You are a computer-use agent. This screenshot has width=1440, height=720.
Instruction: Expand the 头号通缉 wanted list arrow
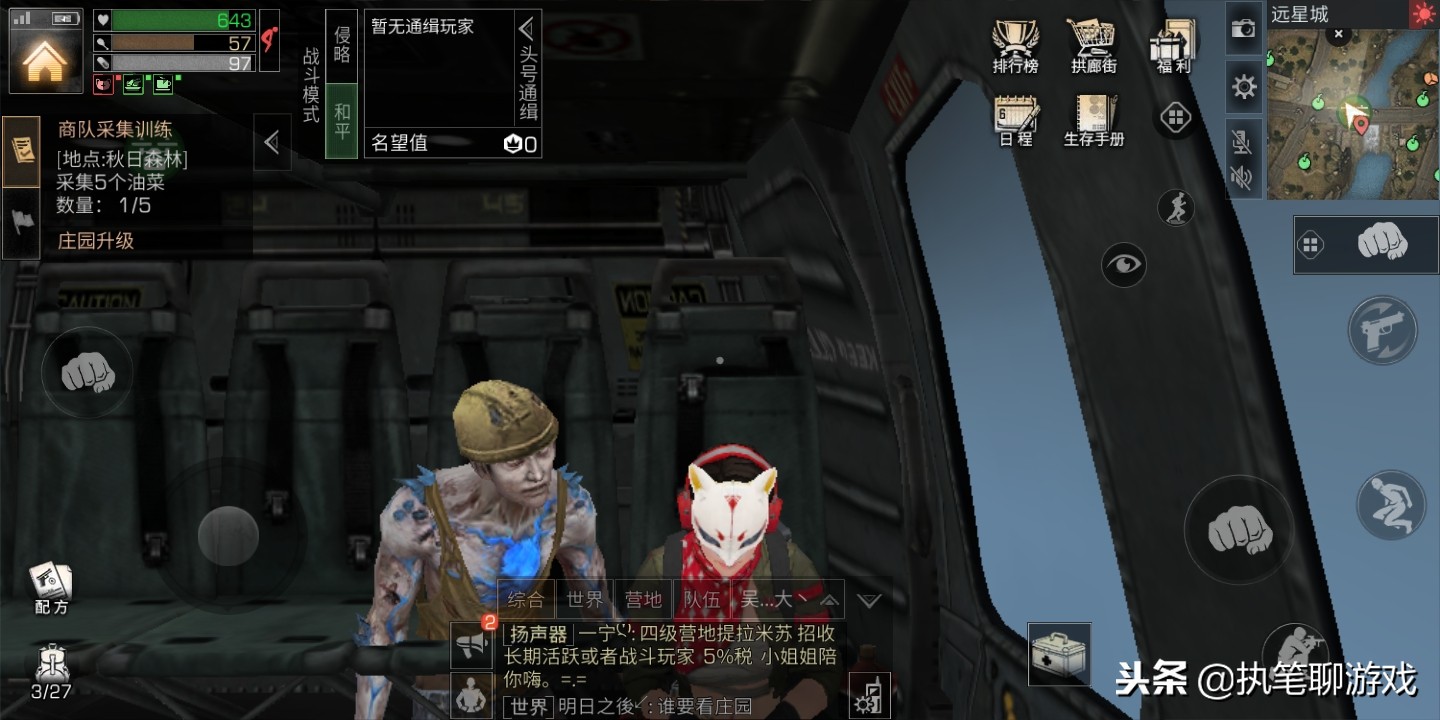coord(528,27)
